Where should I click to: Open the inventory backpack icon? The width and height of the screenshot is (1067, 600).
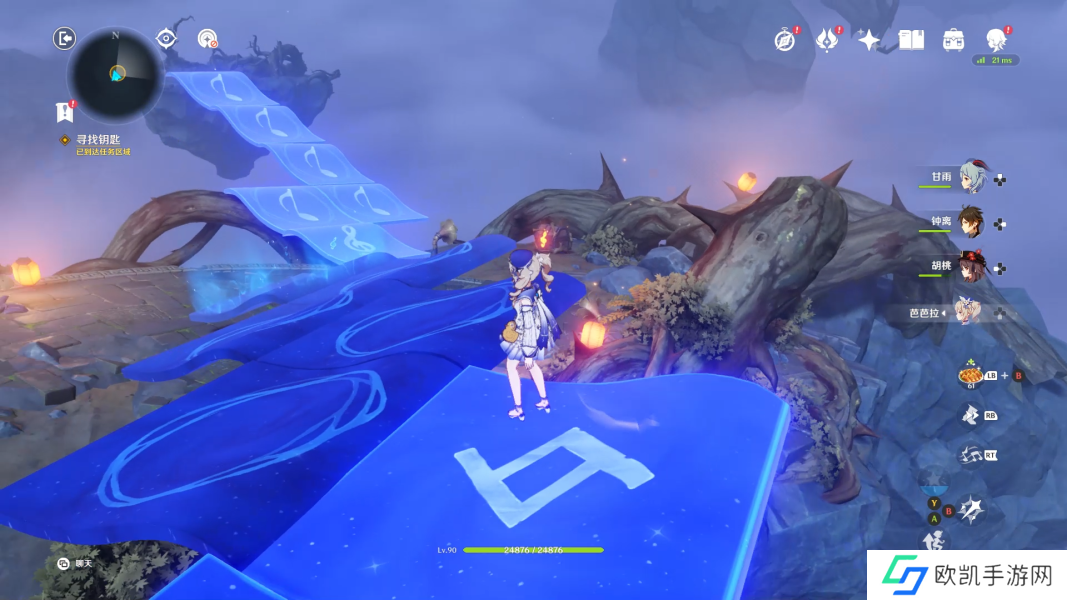click(x=953, y=39)
